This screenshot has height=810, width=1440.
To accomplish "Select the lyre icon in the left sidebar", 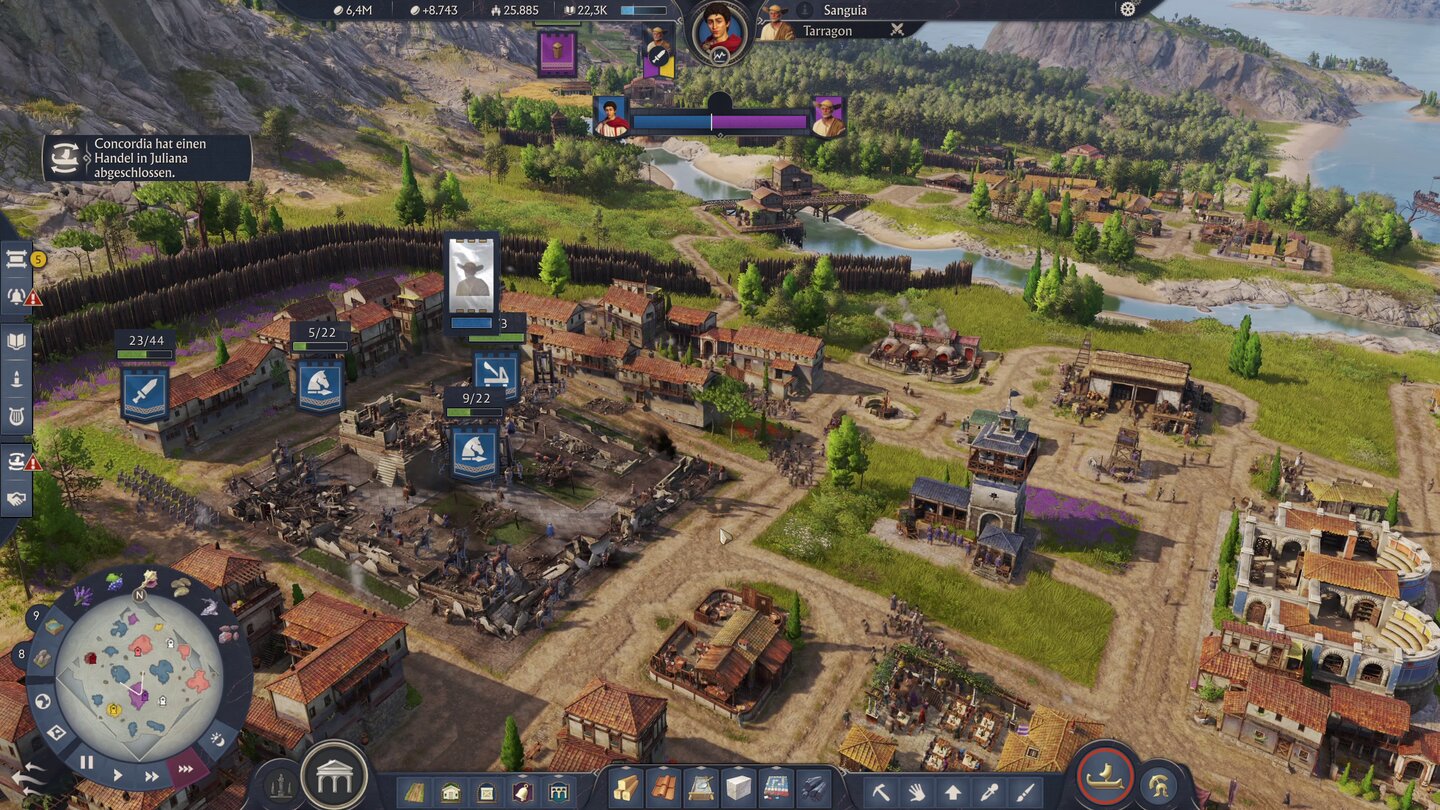I will click(15, 415).
